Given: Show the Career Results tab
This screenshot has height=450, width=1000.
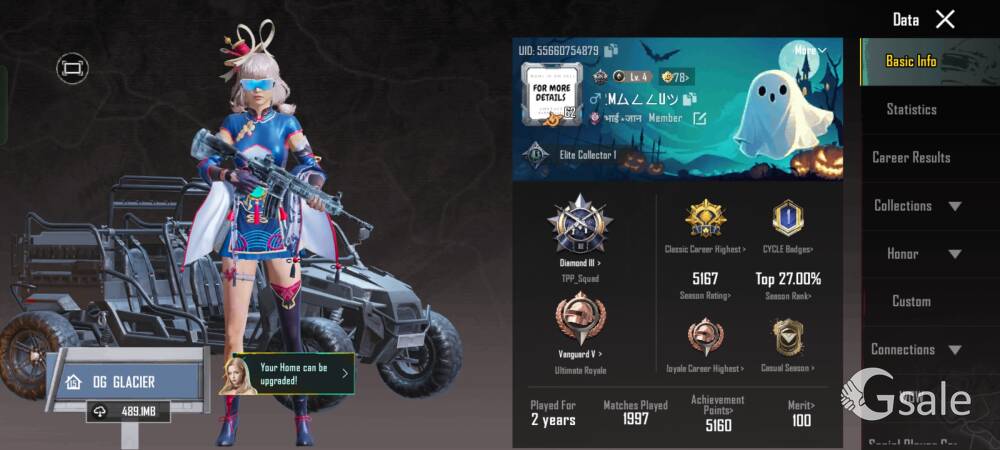Looking at the screenshot, I should pos(911,157).
